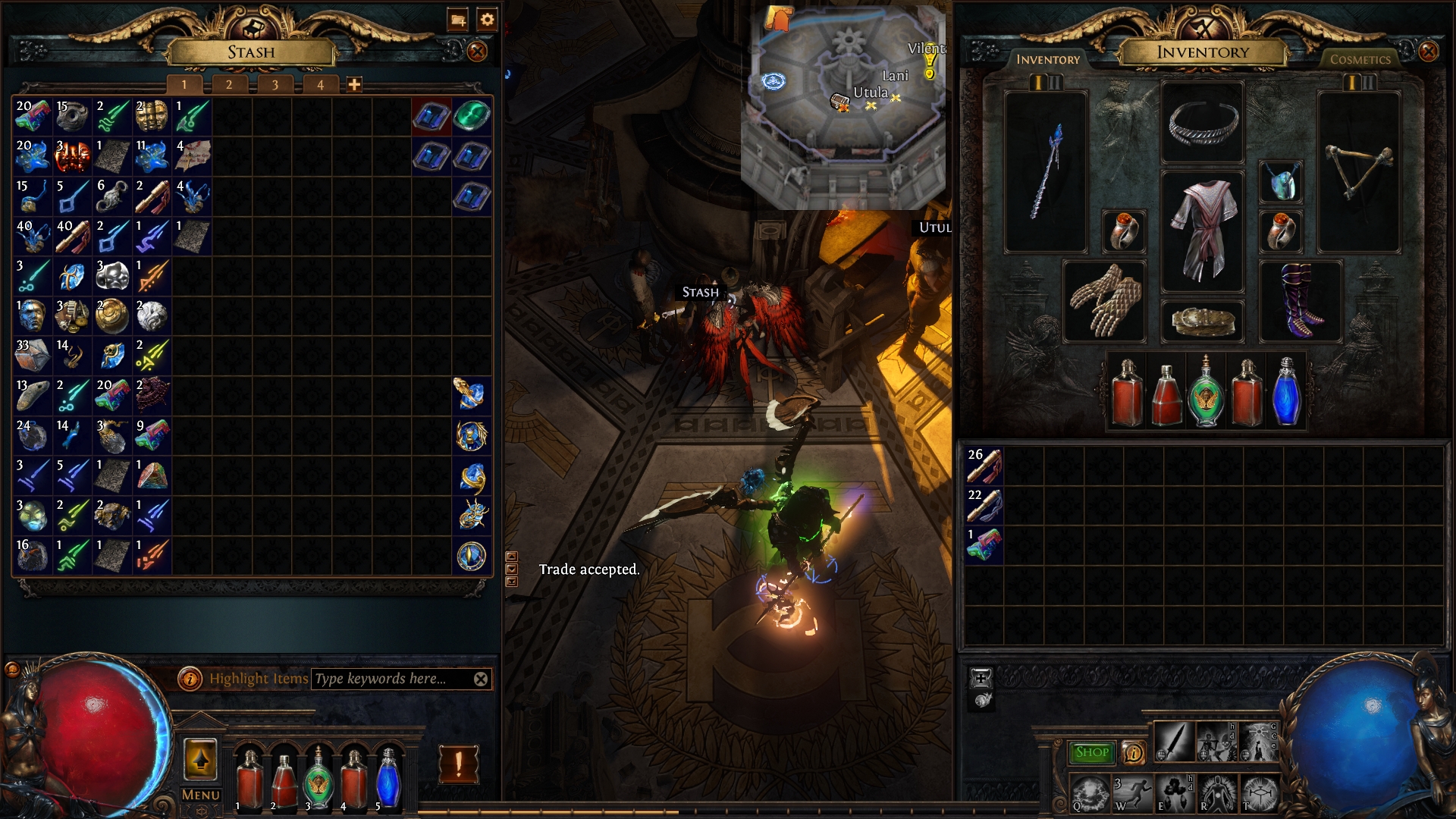Clear the highlight search field

[481, 679]
